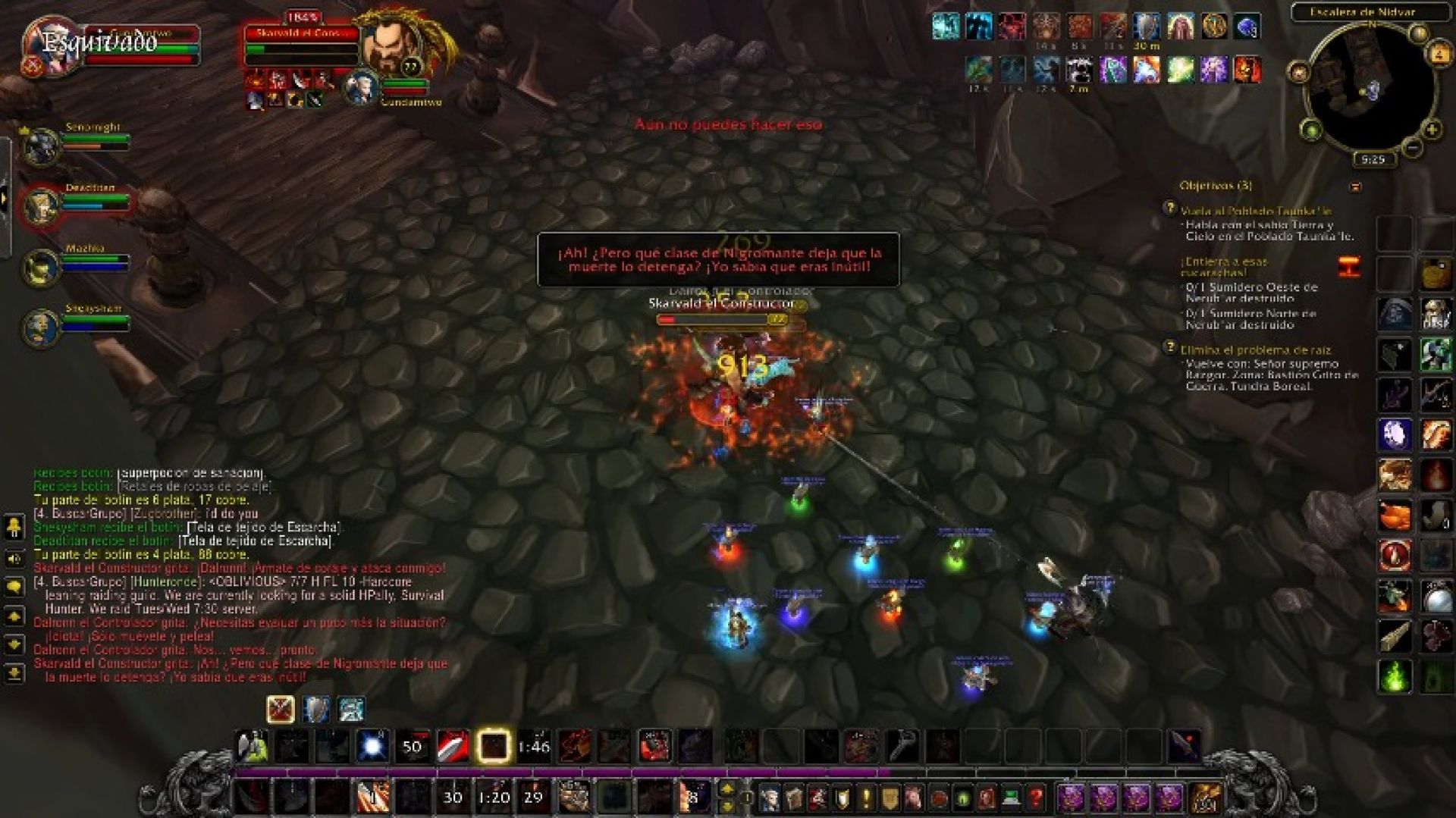Image resolution: width=1456 pixels, height=818 pixels.
Task: Click the minimap zoom-in plus button
Action: [x=1431, y=130]
